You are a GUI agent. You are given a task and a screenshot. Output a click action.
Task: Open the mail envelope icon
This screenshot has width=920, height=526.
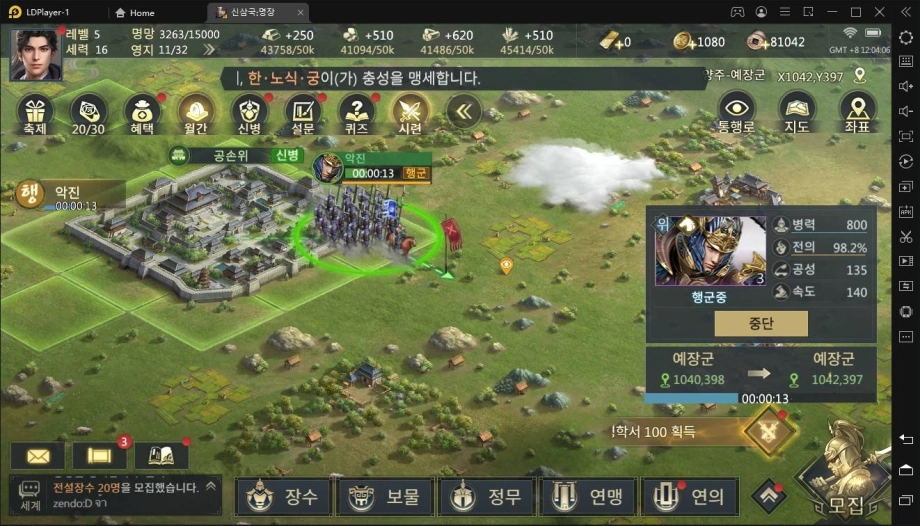(38, 455)
